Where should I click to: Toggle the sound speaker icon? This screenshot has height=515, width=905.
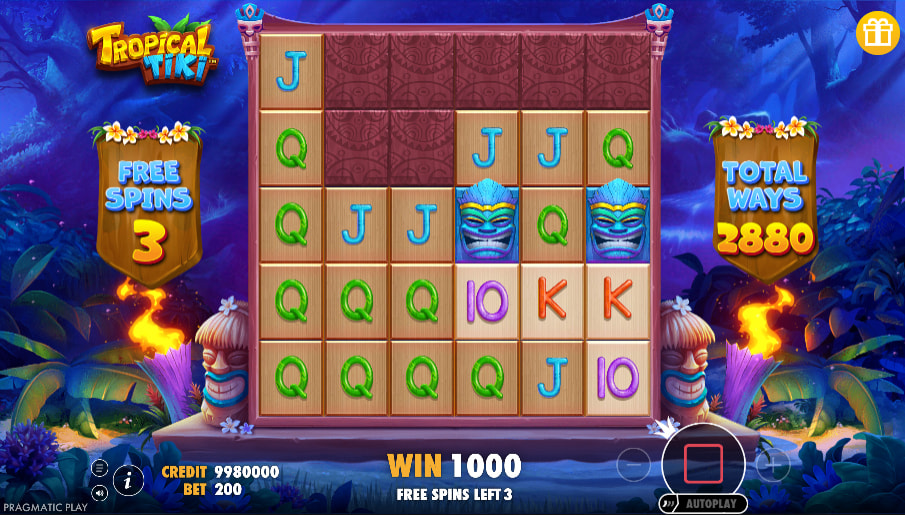point(99,492)
